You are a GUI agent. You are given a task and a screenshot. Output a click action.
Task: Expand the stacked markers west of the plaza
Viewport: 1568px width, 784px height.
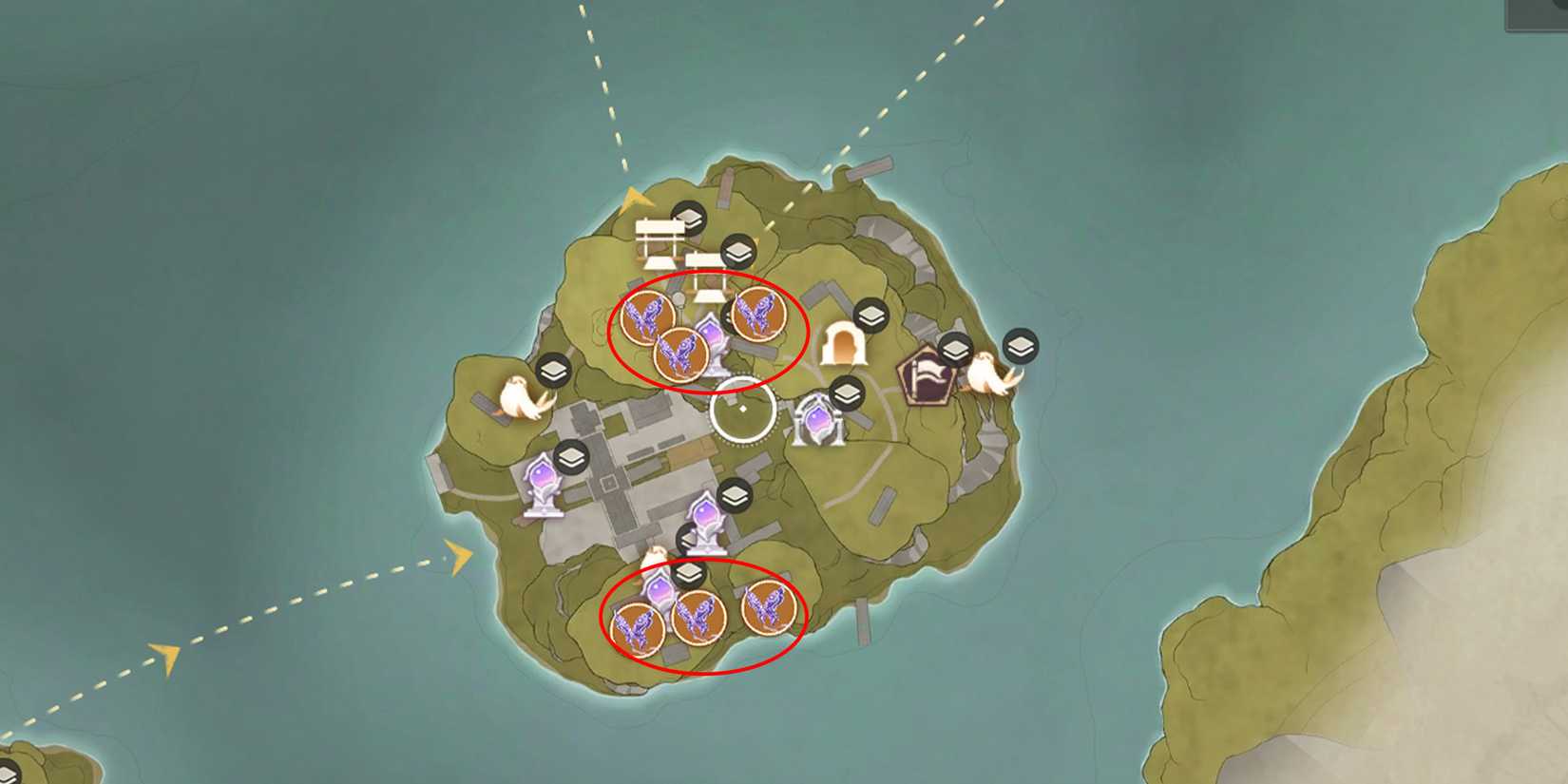(x=570, y=456)
